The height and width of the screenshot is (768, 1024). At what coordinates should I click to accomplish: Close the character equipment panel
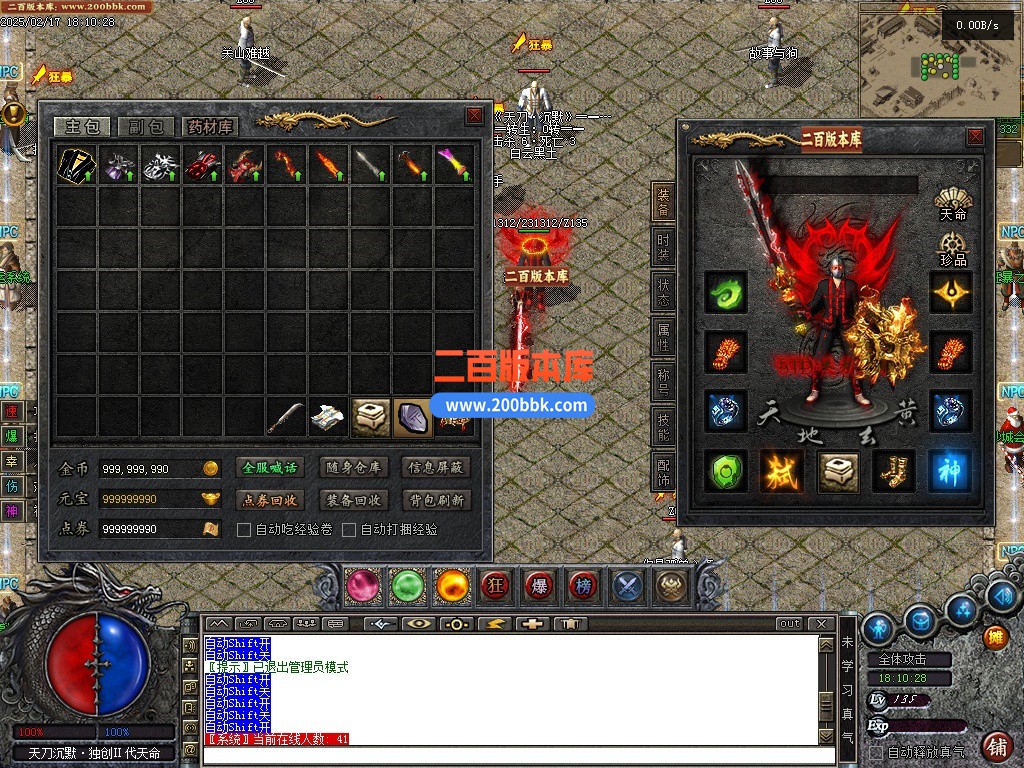tap(975, 137)
